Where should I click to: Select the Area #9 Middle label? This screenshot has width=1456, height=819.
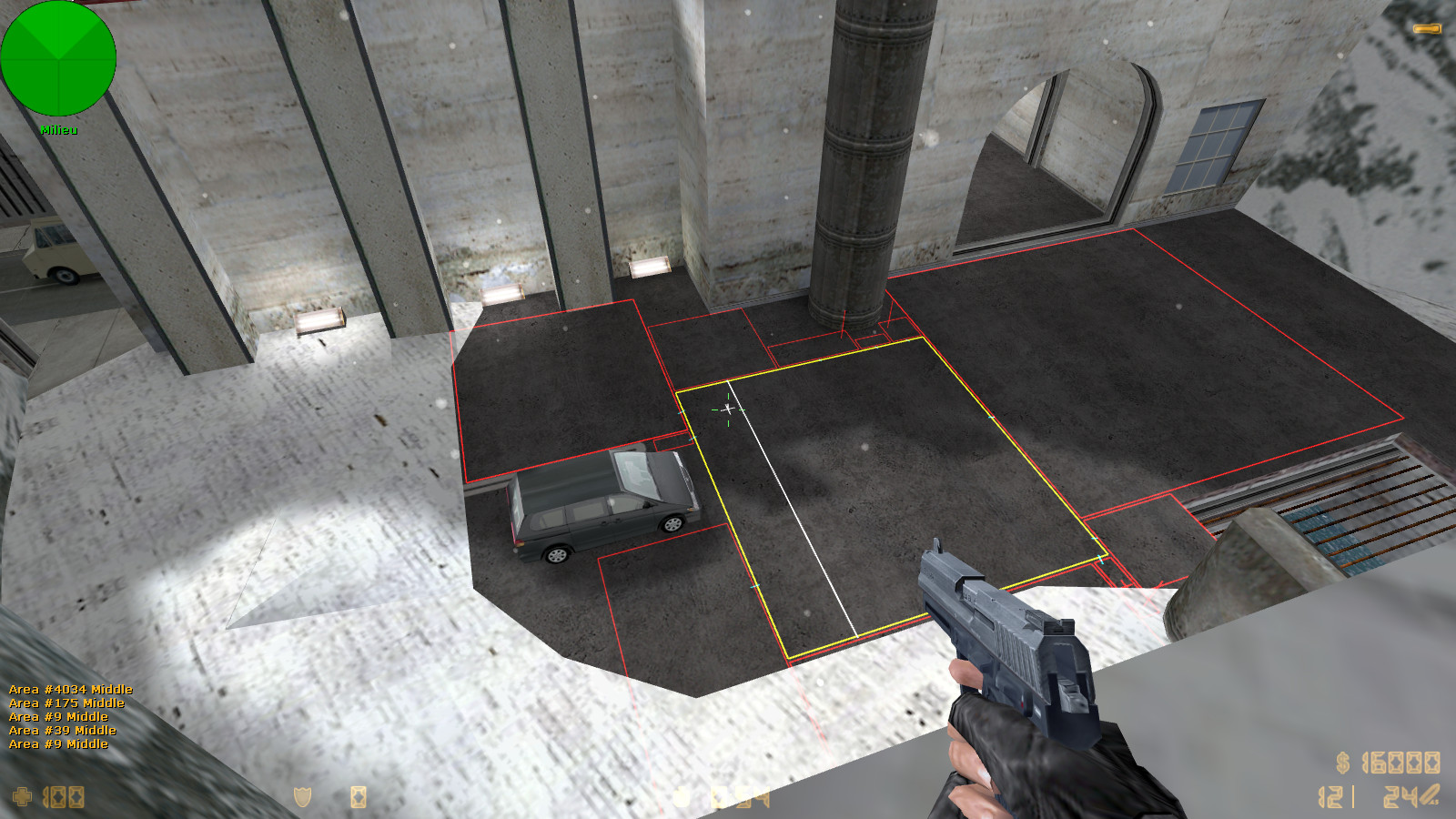point(56,717)
